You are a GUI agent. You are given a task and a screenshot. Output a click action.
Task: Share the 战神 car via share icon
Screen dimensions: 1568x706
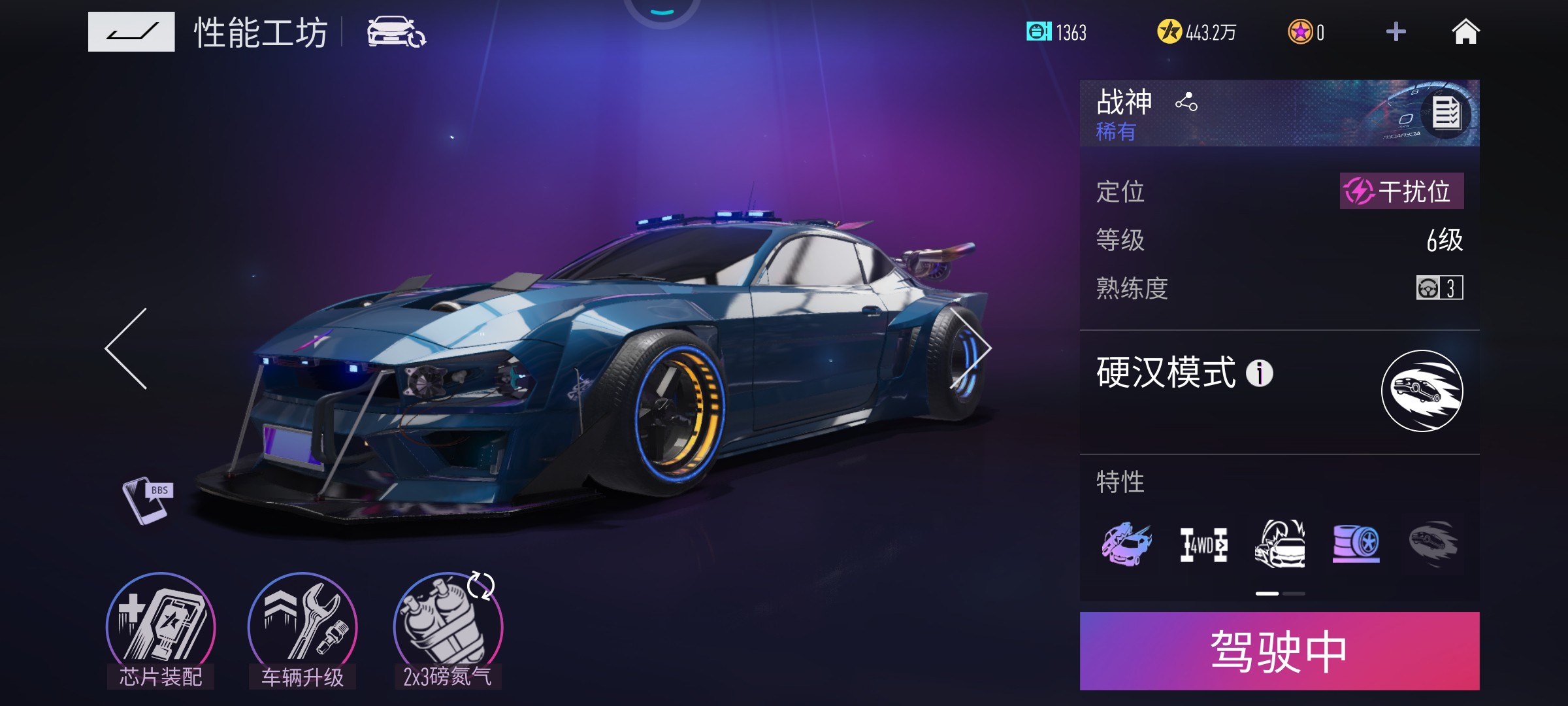coord(1186,102)
